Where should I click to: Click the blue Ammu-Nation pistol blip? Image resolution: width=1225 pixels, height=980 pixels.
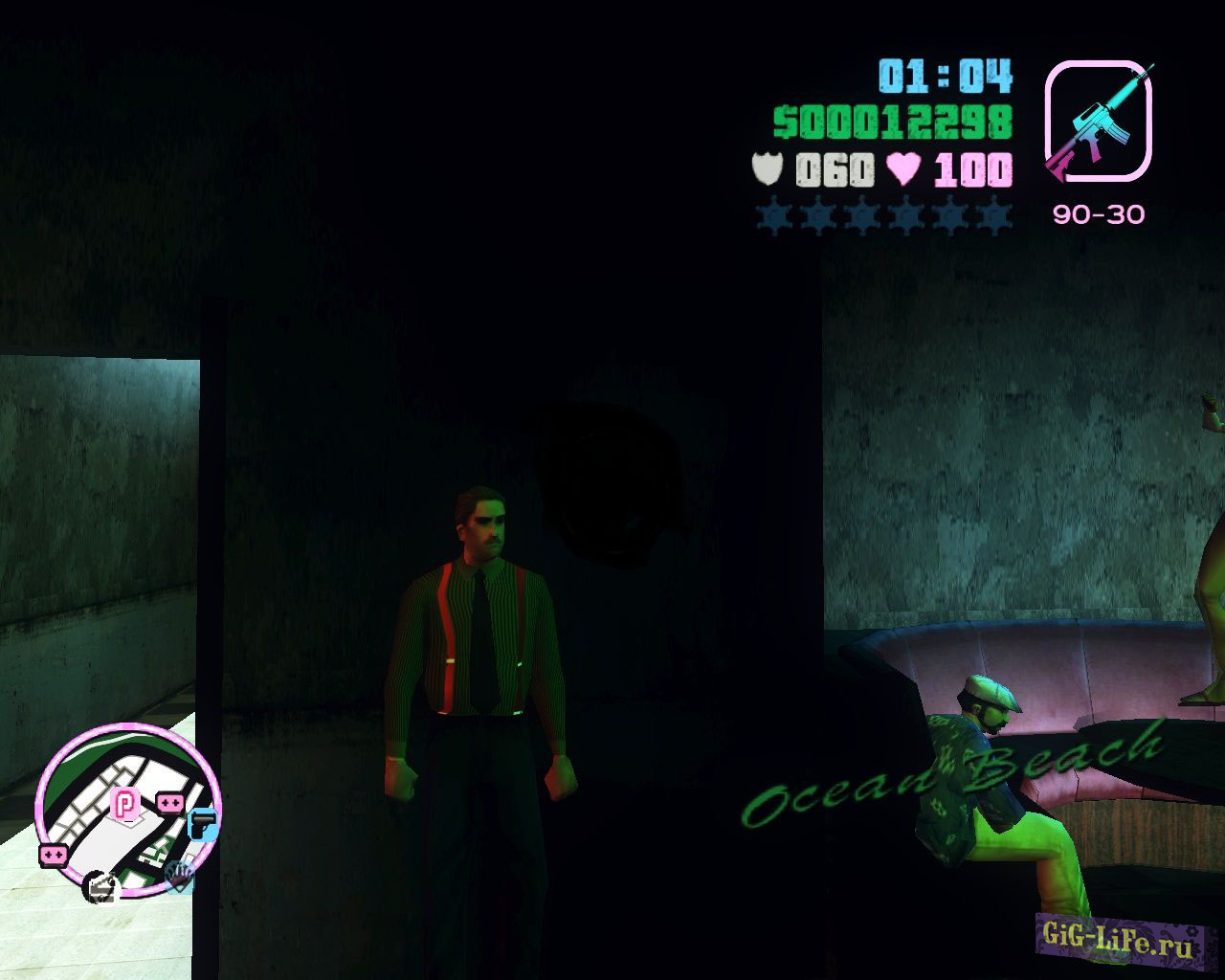tap(203, 824)
